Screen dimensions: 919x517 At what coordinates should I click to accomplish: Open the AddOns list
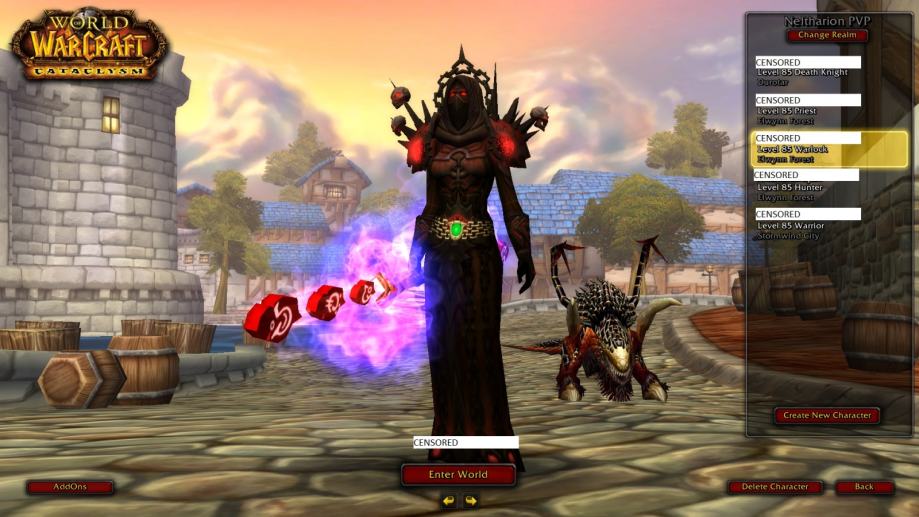tap(70, 487)
